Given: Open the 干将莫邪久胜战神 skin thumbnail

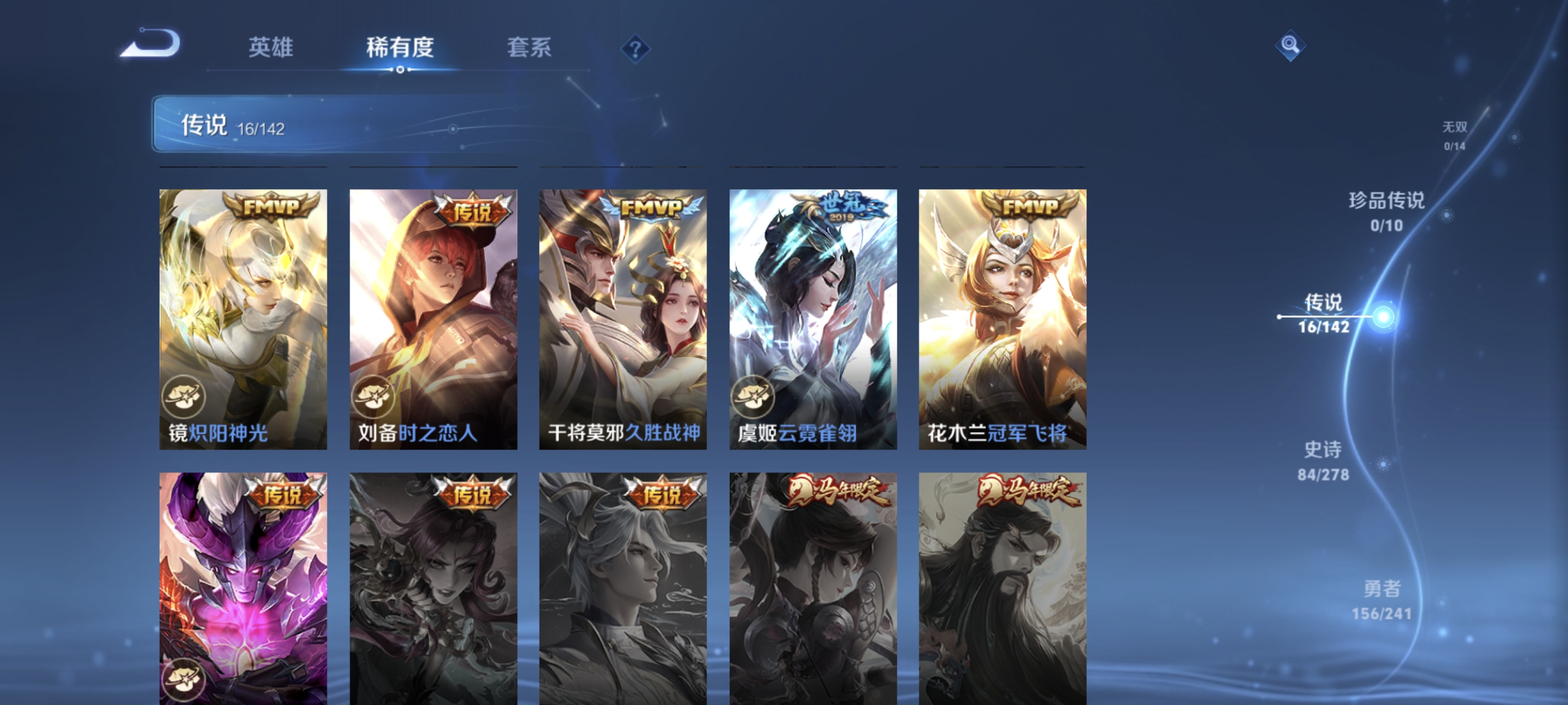Looking at the screenshot, I should click(x=623, y=323).
